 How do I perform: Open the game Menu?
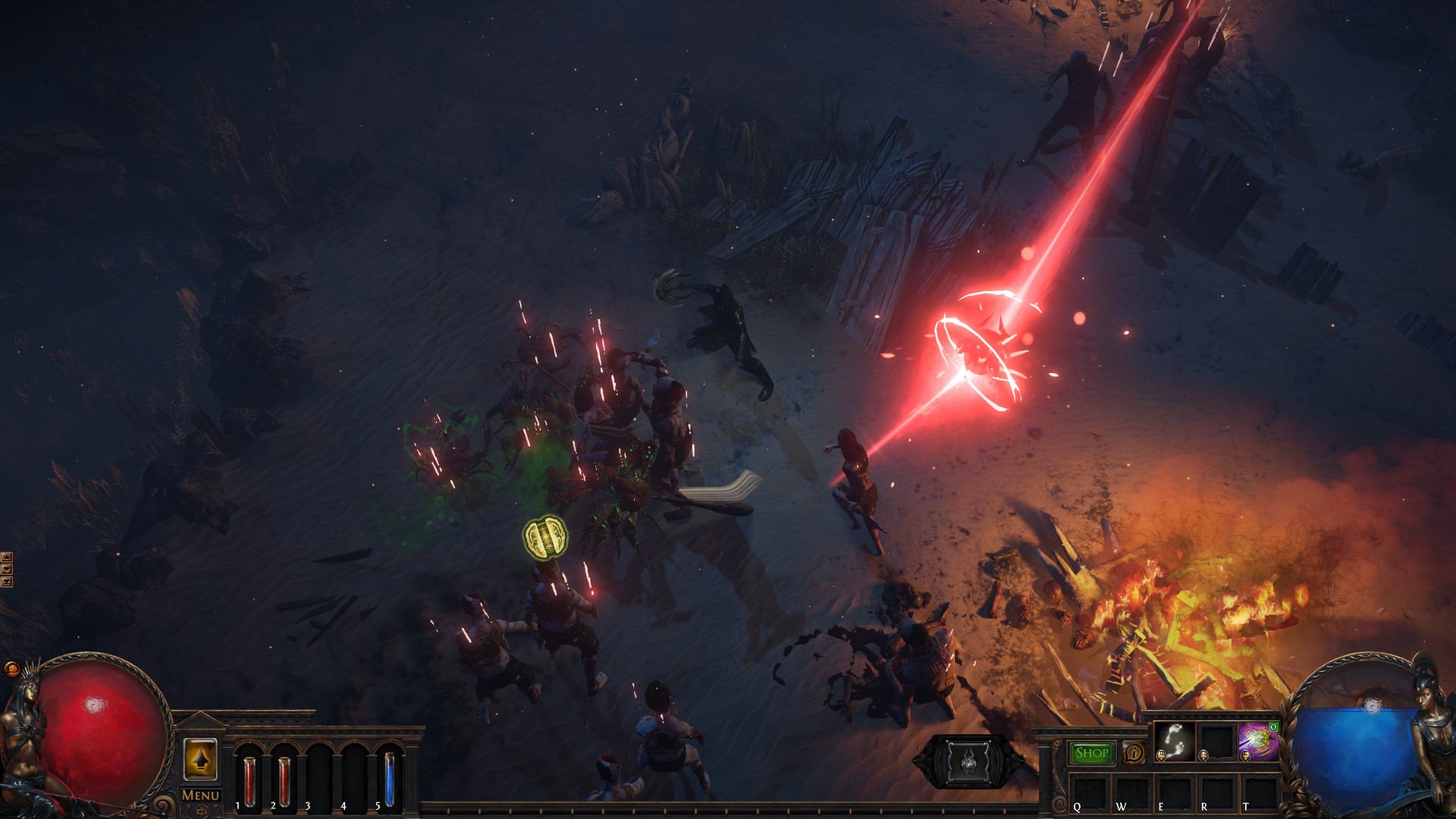pos(200,795)
